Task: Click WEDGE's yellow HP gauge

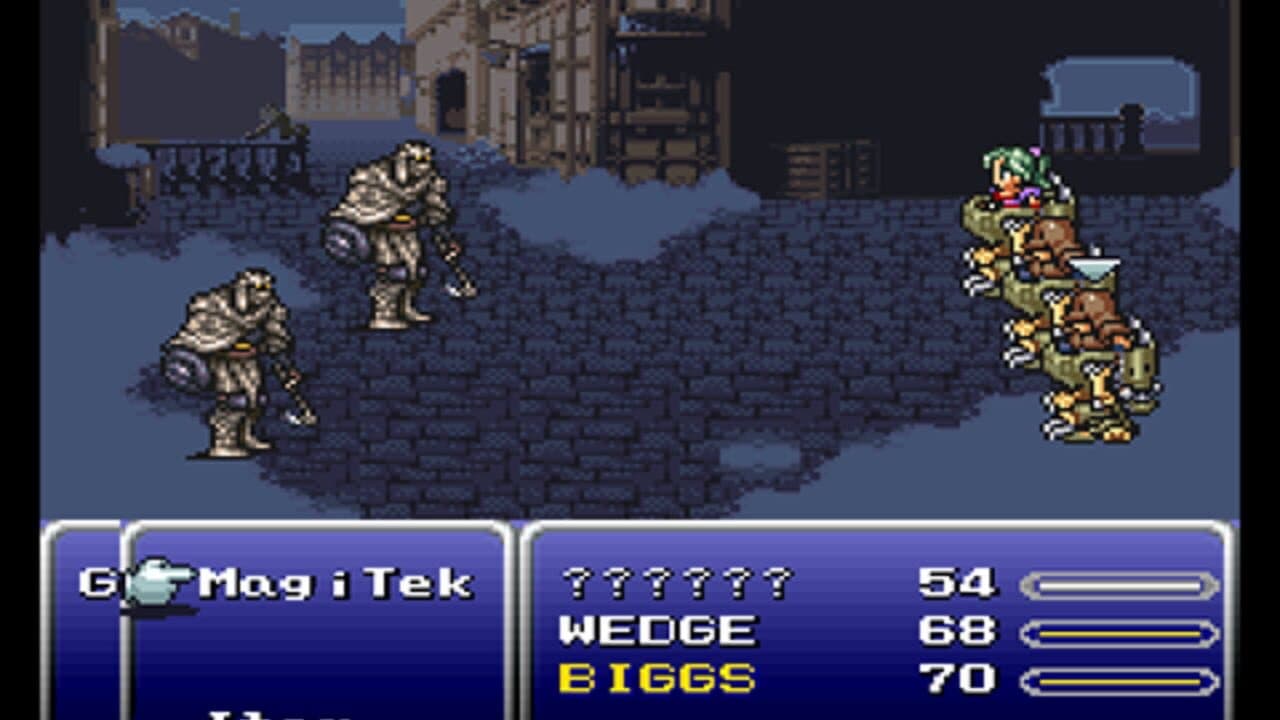Action: tap(1120, 630)
